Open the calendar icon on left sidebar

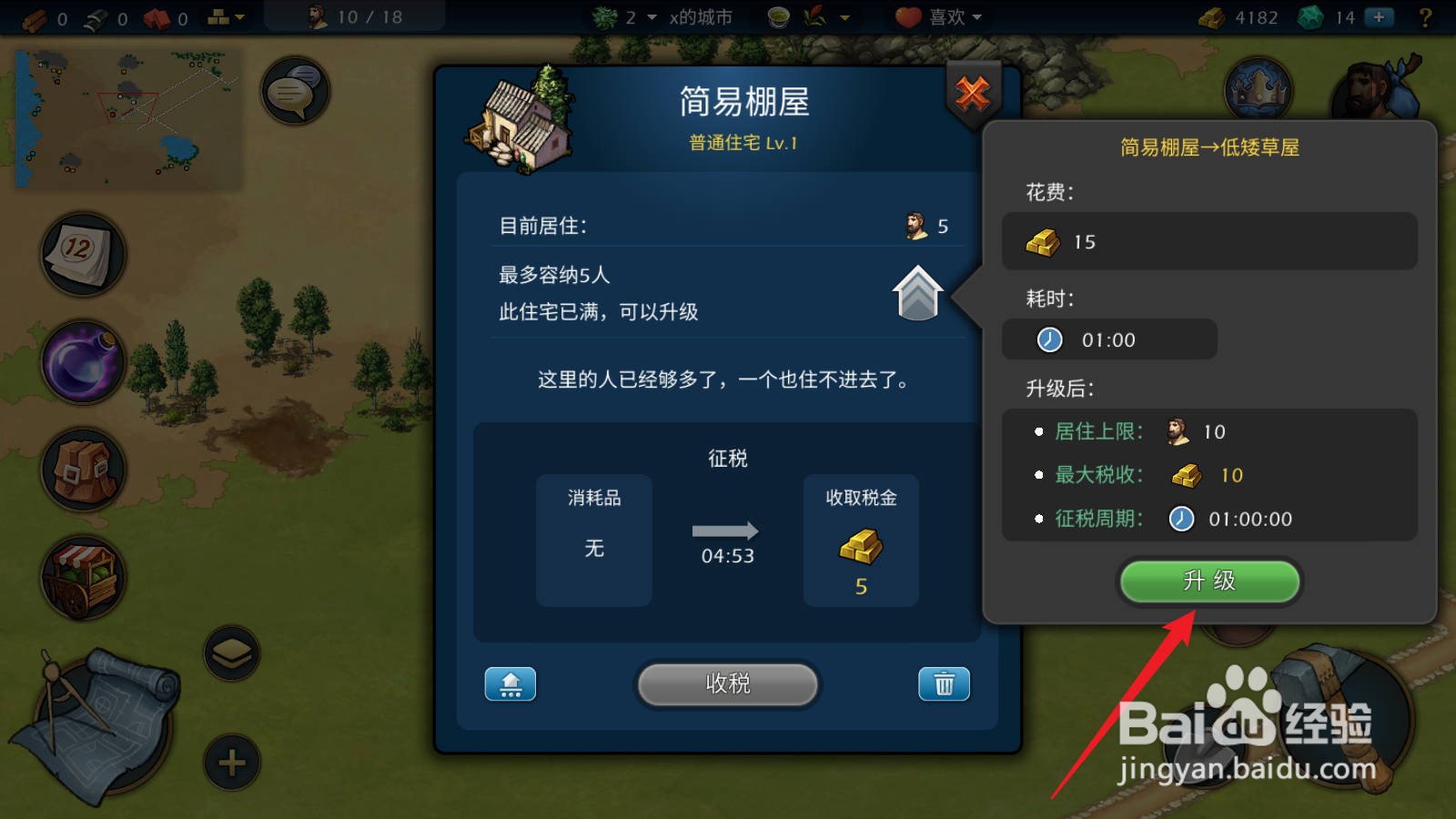(x=82, y=253)
